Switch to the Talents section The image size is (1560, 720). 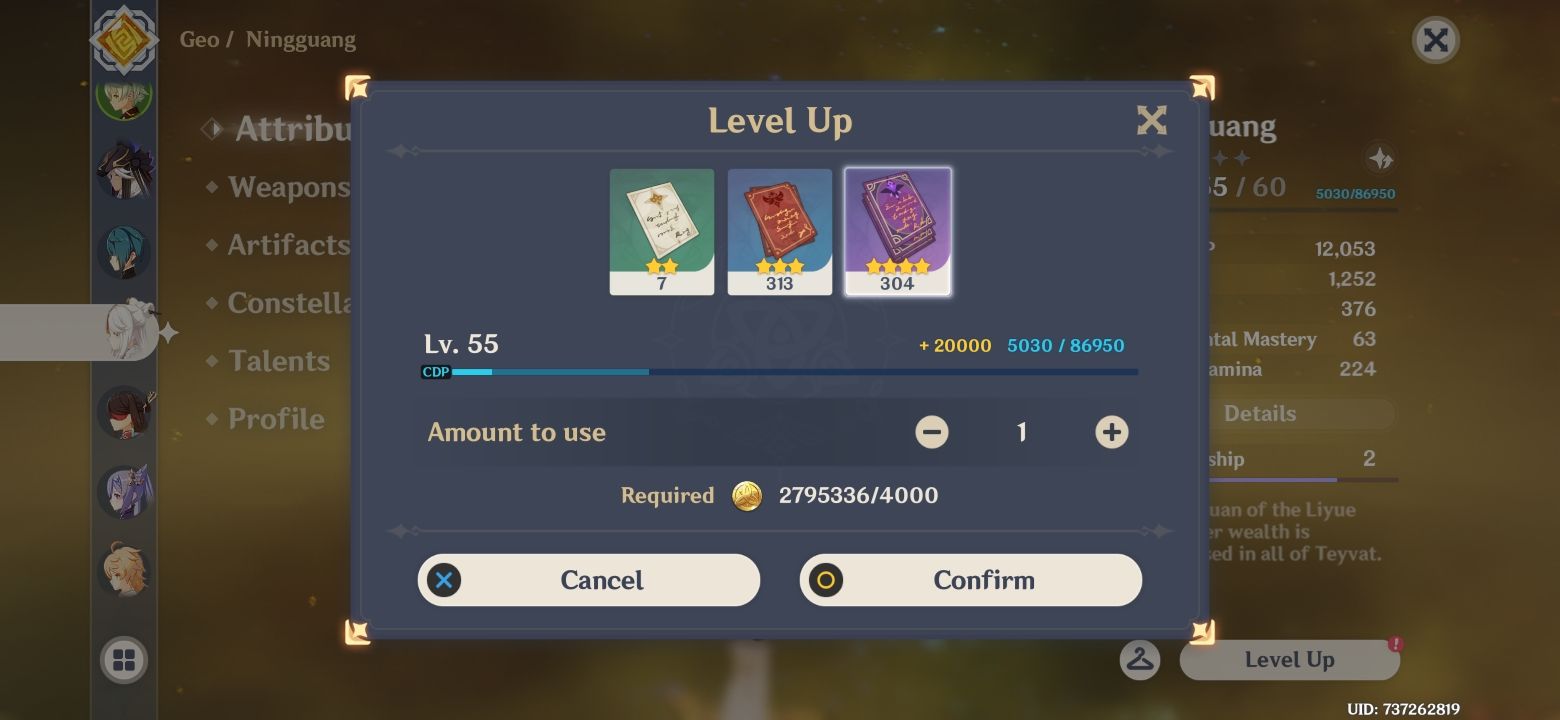tap(278, 361)
